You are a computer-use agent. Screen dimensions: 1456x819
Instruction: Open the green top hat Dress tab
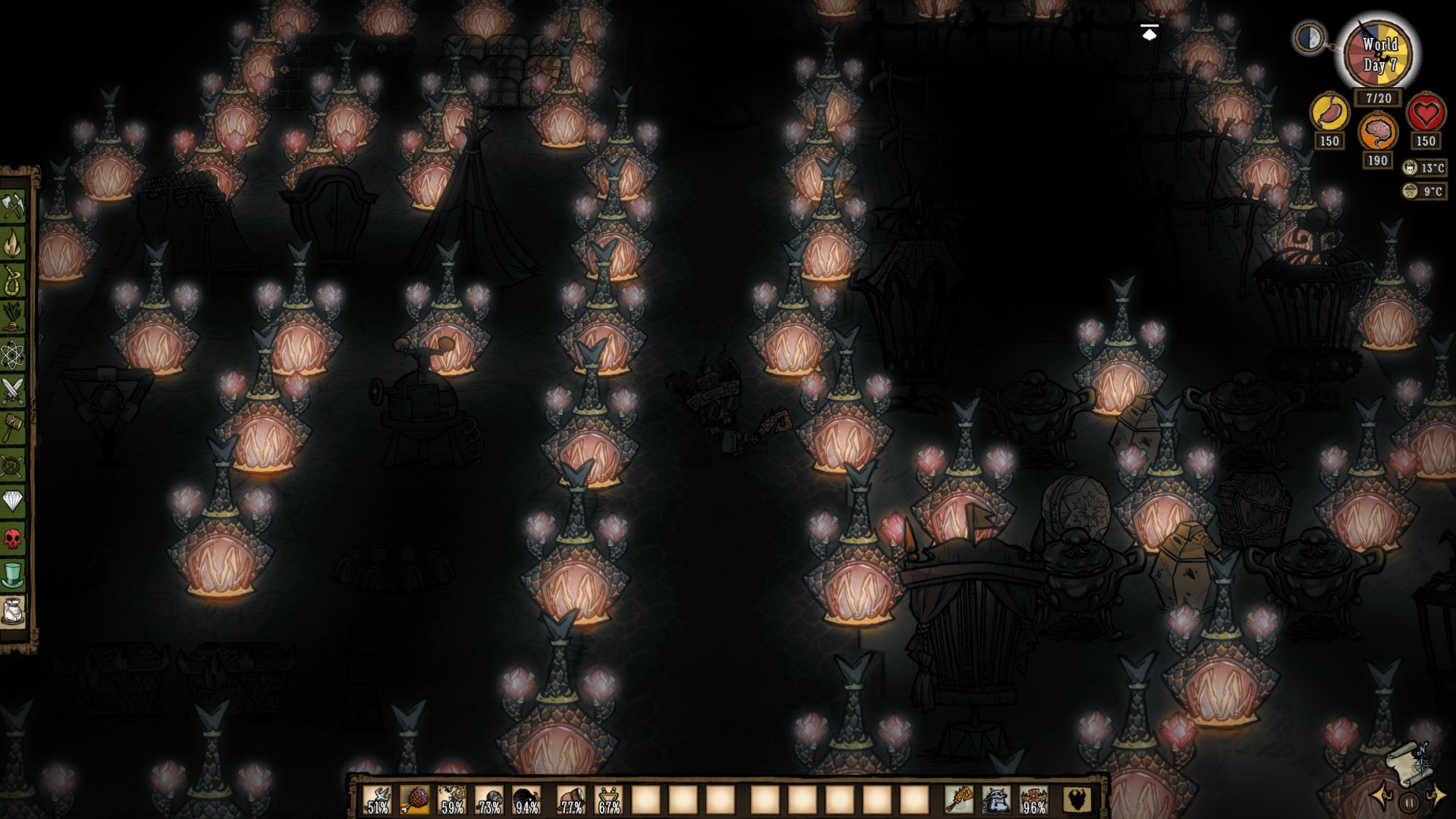[x=13, y=575]
